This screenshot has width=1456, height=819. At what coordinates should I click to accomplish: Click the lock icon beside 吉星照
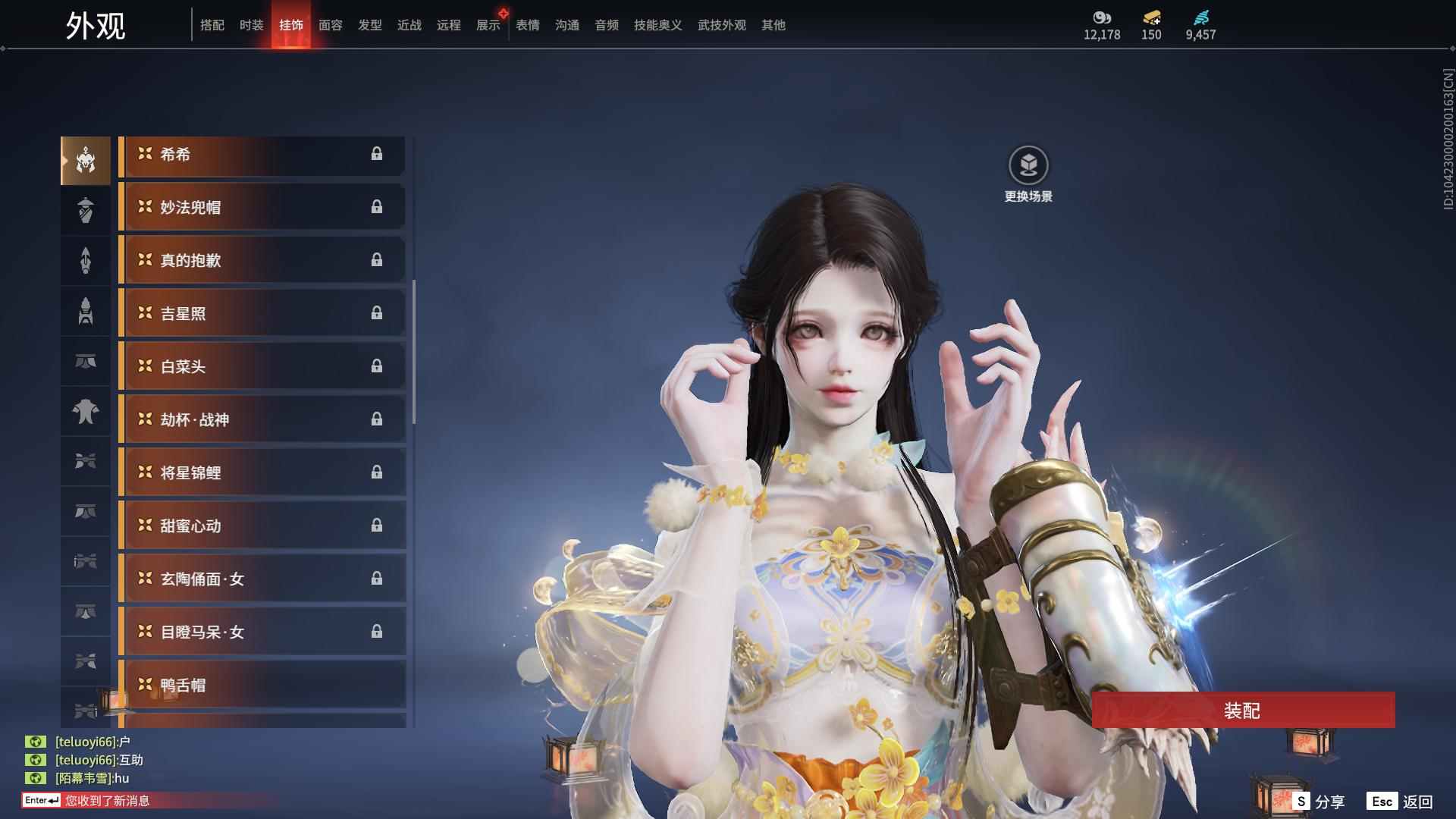click(x=377, y=313)
